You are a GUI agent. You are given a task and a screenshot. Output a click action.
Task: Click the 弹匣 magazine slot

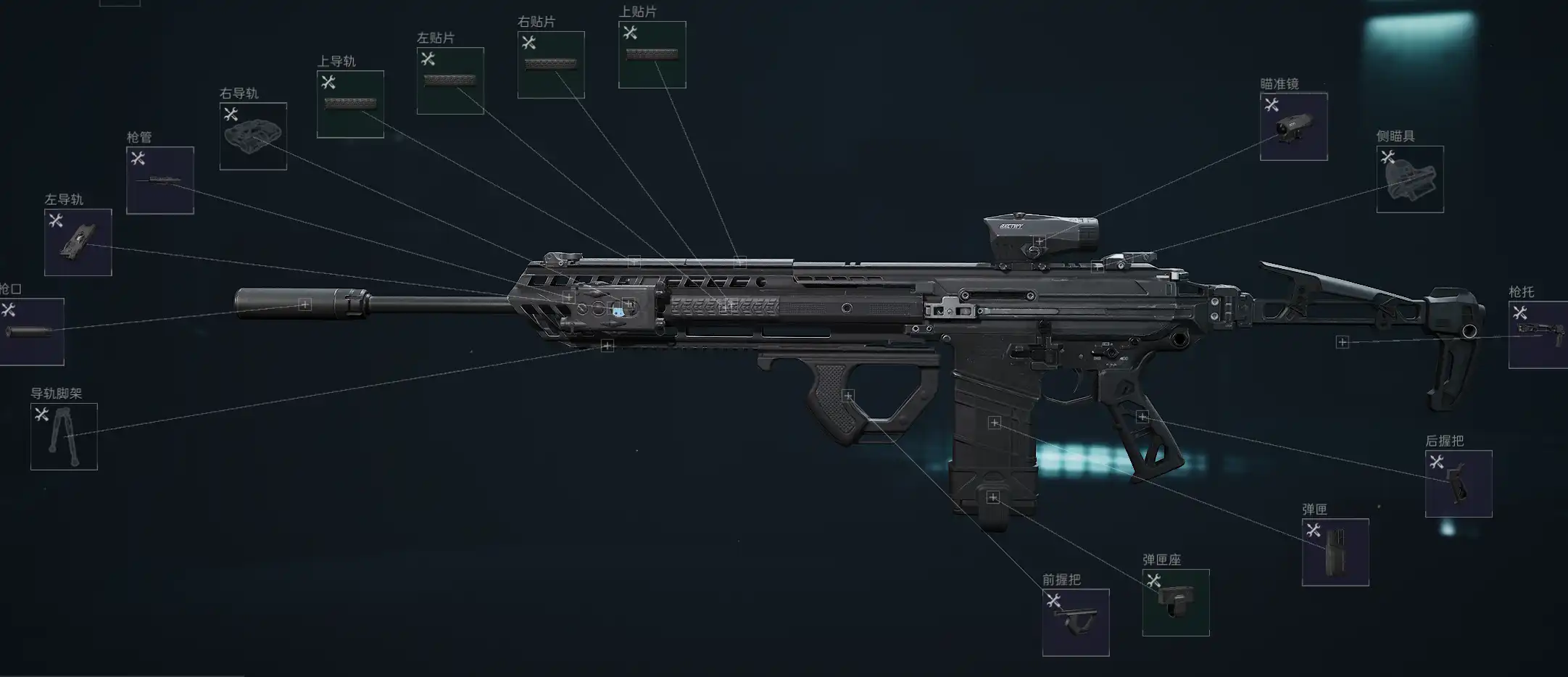coord(1335,552)
